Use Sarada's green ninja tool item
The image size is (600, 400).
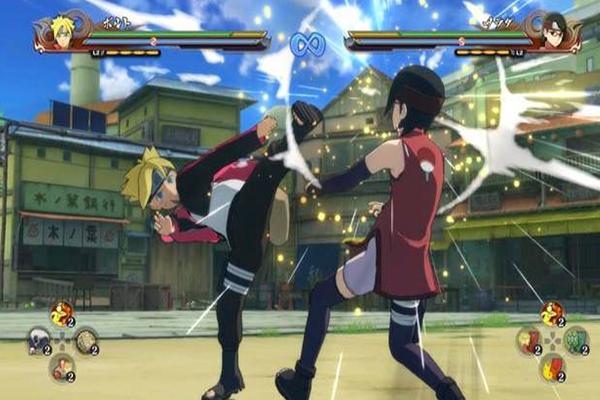click(x=575, y=340)
